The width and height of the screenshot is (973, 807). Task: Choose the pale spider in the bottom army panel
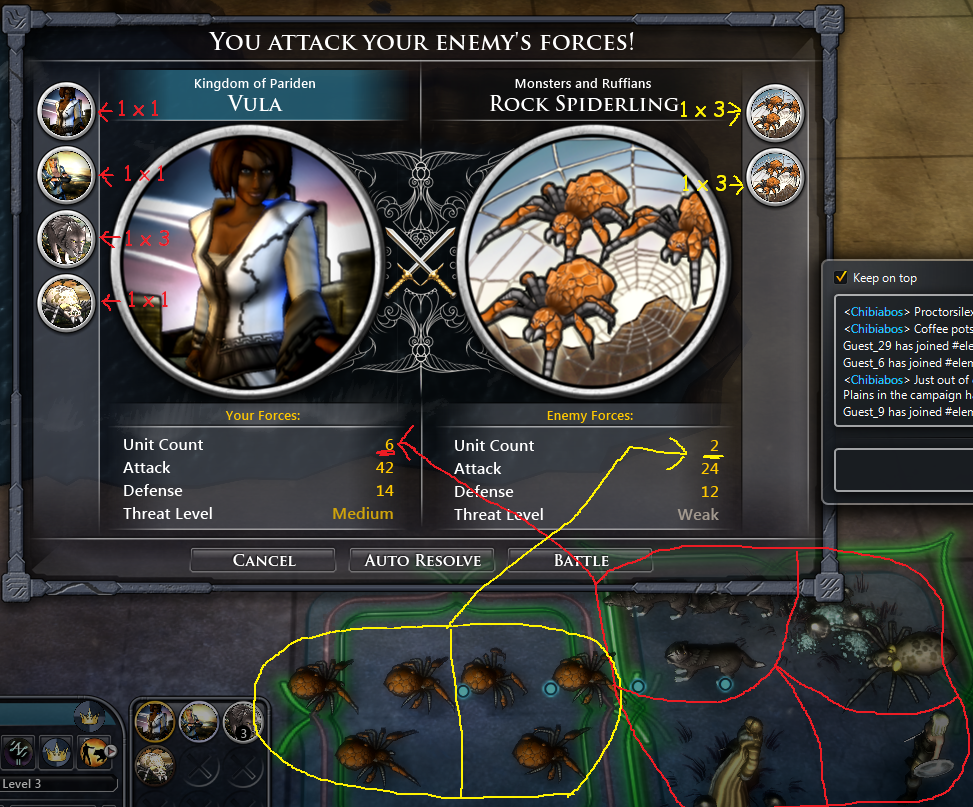click(155, 765)
